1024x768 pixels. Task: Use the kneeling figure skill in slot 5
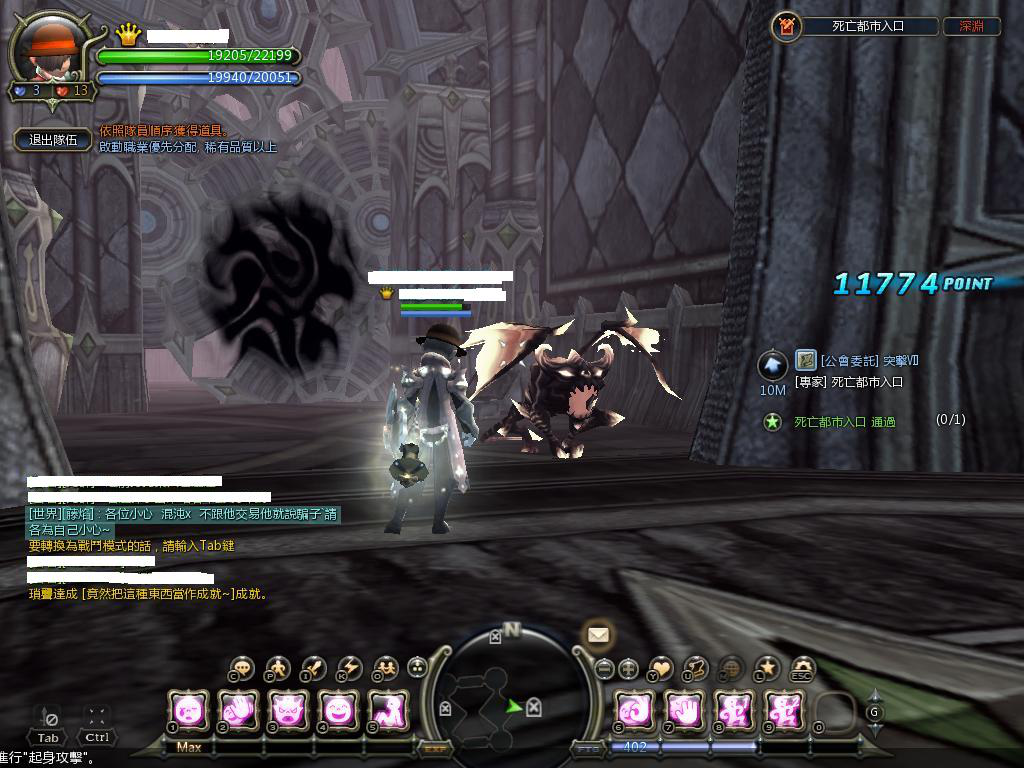pyautogui.click(x=388, y=711)
